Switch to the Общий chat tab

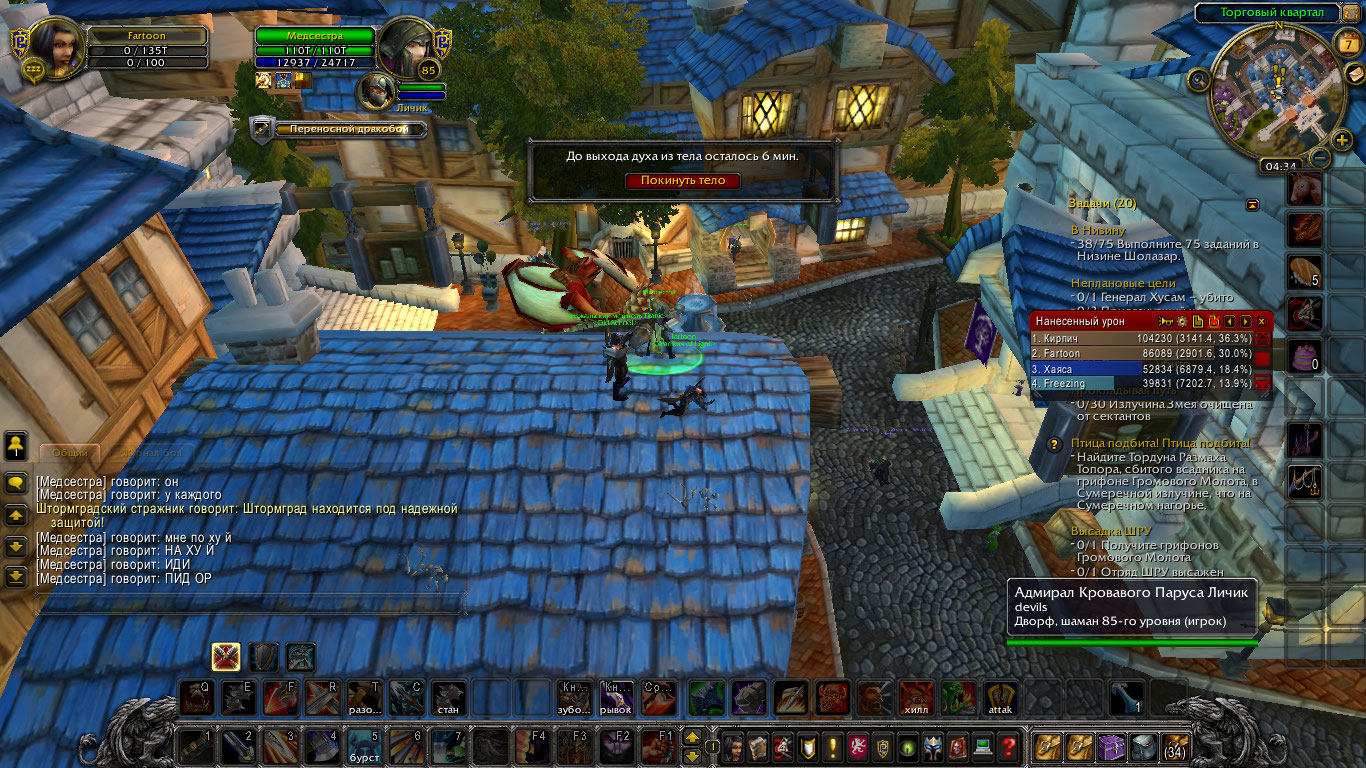70,453
